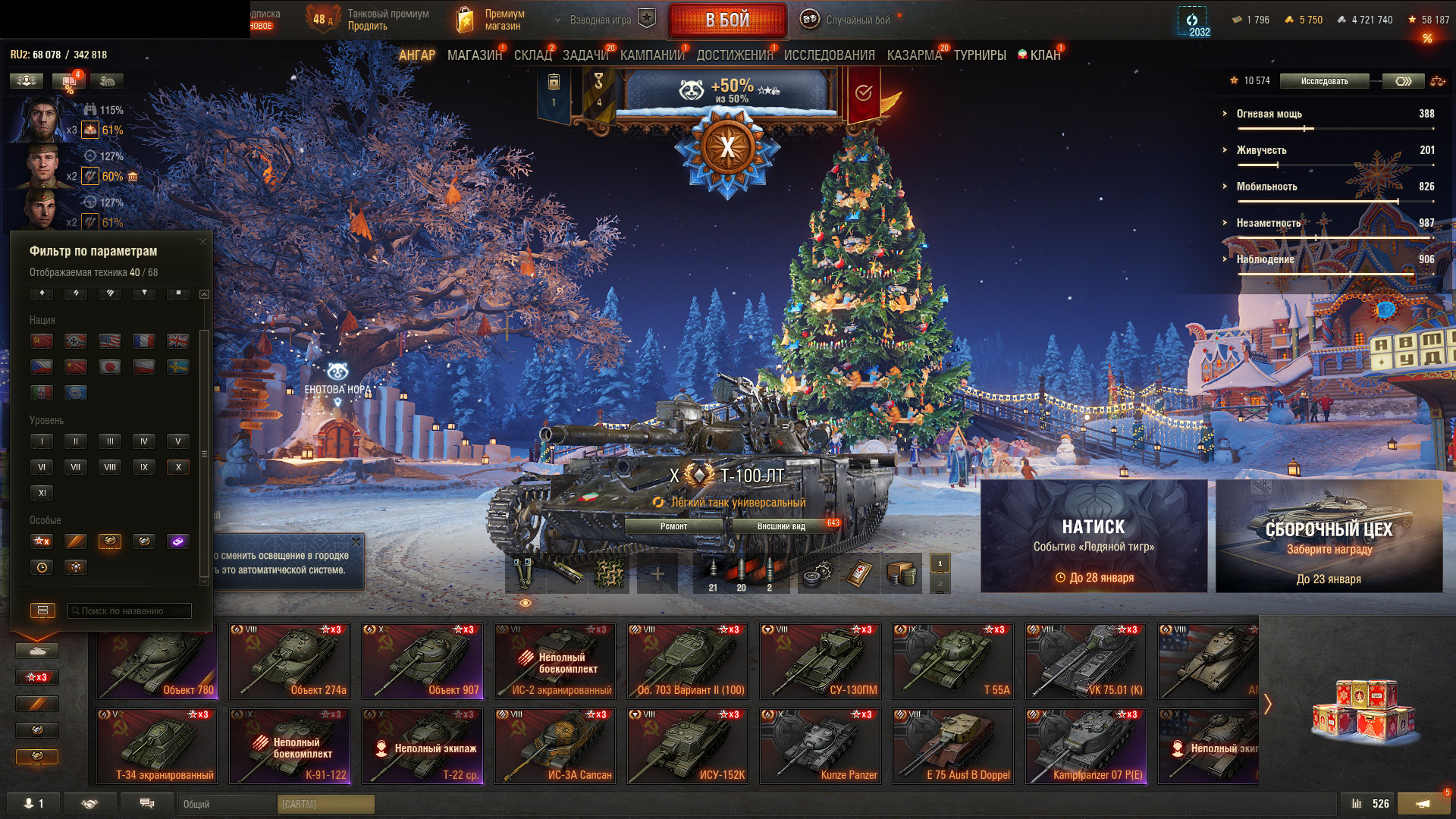Toggle the tier X level filter
Screen dimensions: 1456x819
(178, 467)
